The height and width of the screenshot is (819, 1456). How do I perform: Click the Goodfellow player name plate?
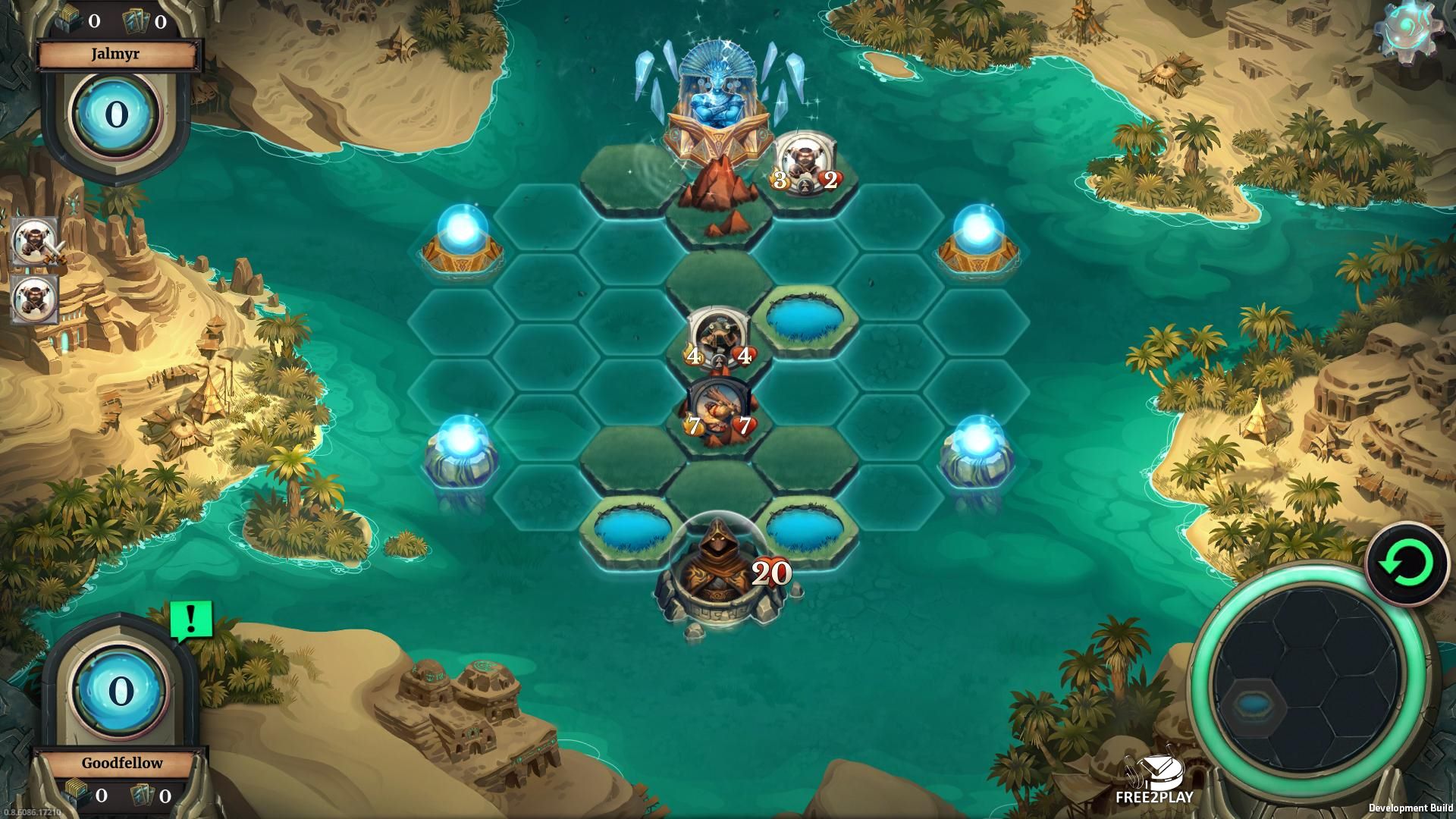click(x=121, y=762)
